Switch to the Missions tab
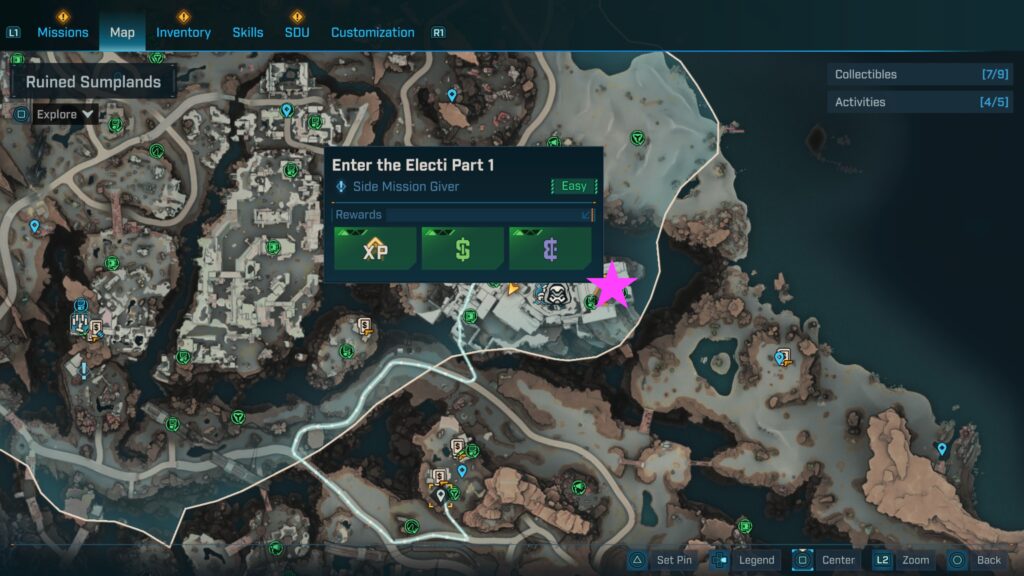1024x576 pixels. pyautogui.click(x=63, y=32)
